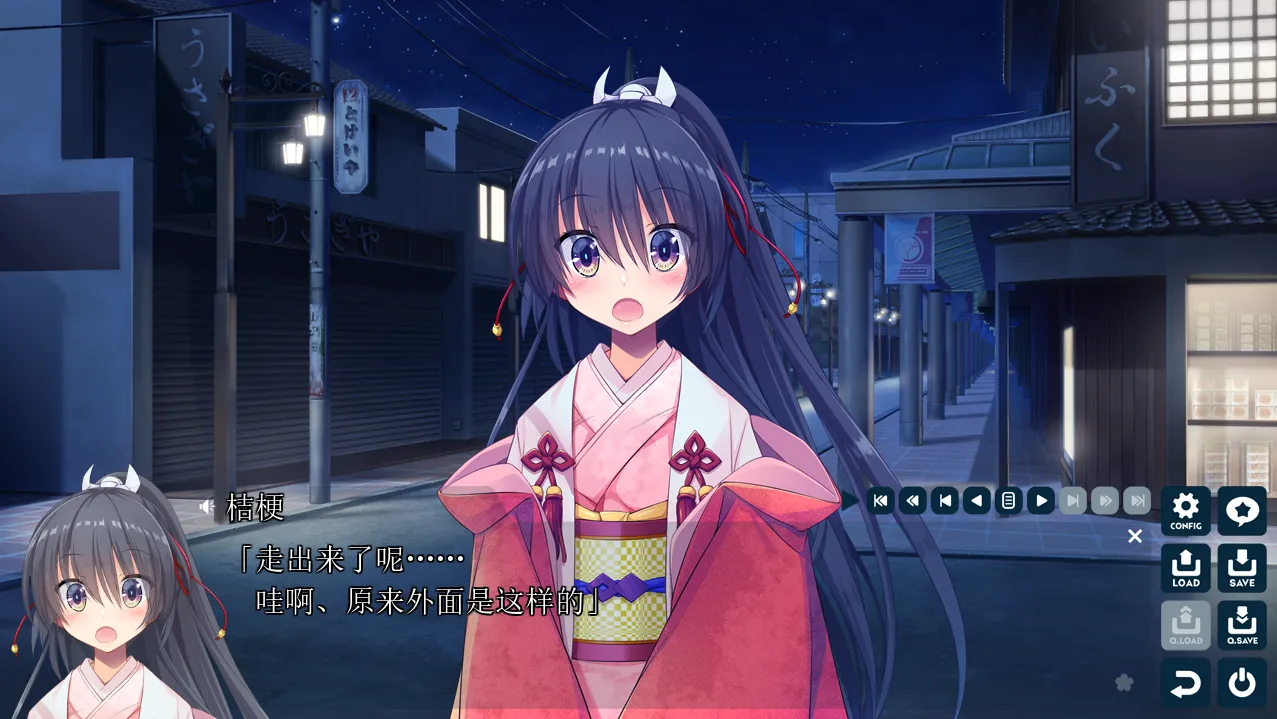Click the bar-and-left-arrow previous button
Screen dimensions: 1277x719
pos(944,500)
